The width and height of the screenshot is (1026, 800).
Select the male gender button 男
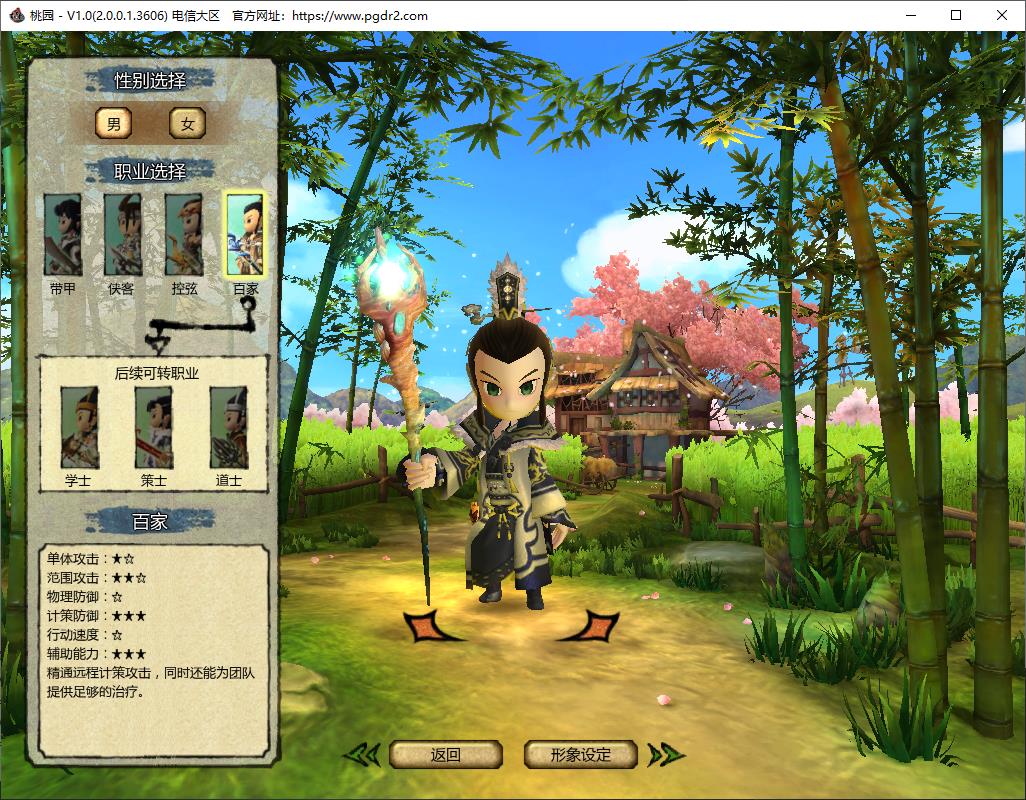point(113,123)
